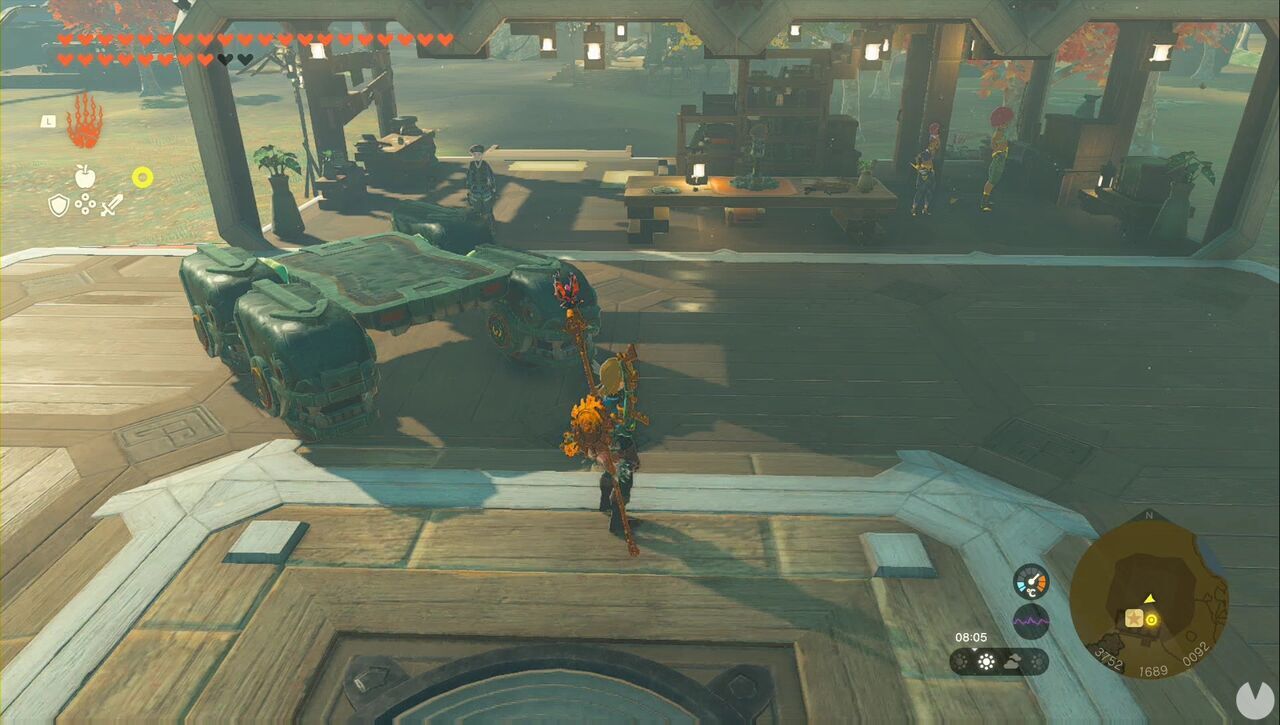Click the sparkling materials icon
The height and width of the screenshot is (725, 1280).
coord(85,204)
